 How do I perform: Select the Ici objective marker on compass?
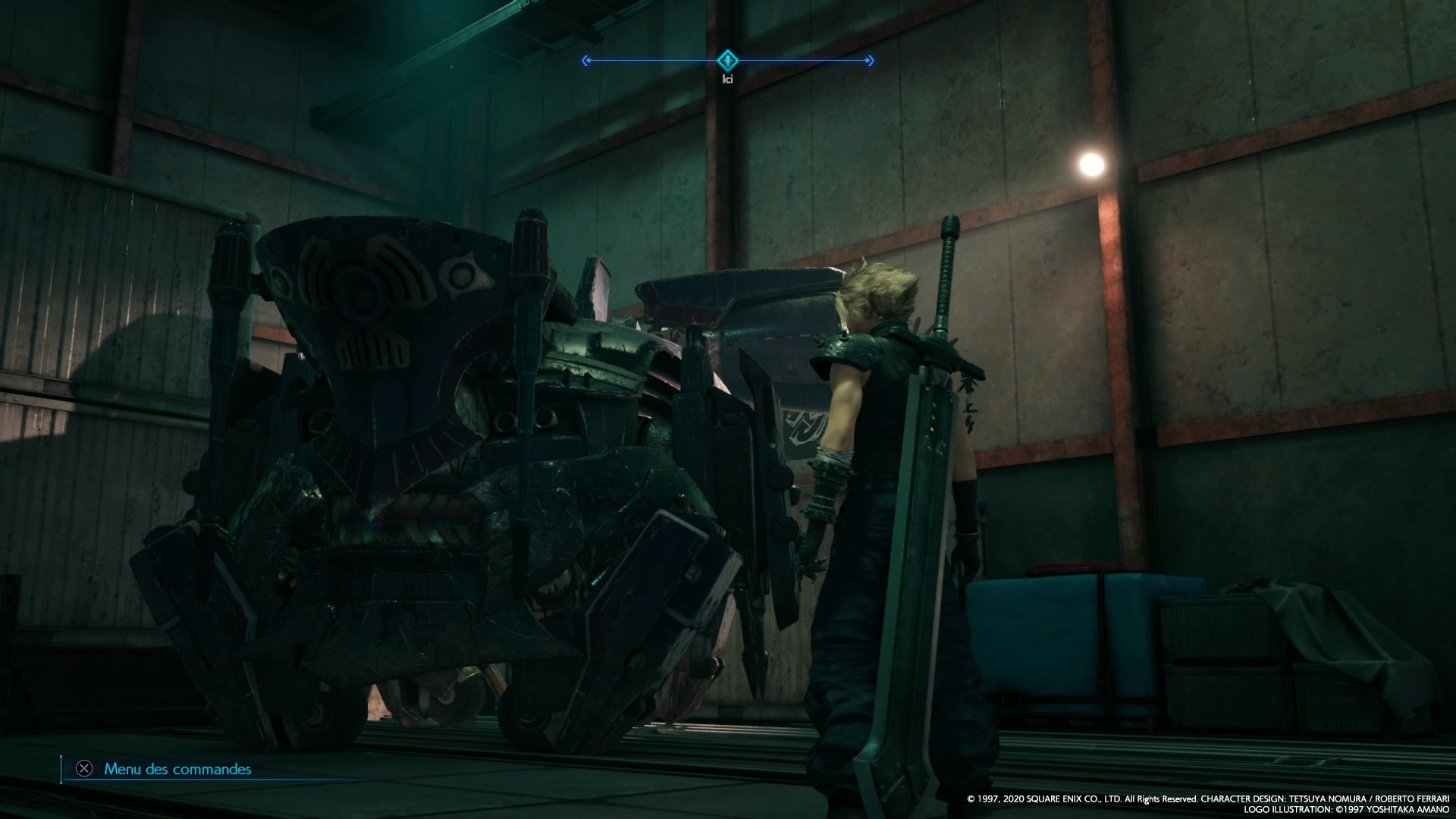pos(727,60)
